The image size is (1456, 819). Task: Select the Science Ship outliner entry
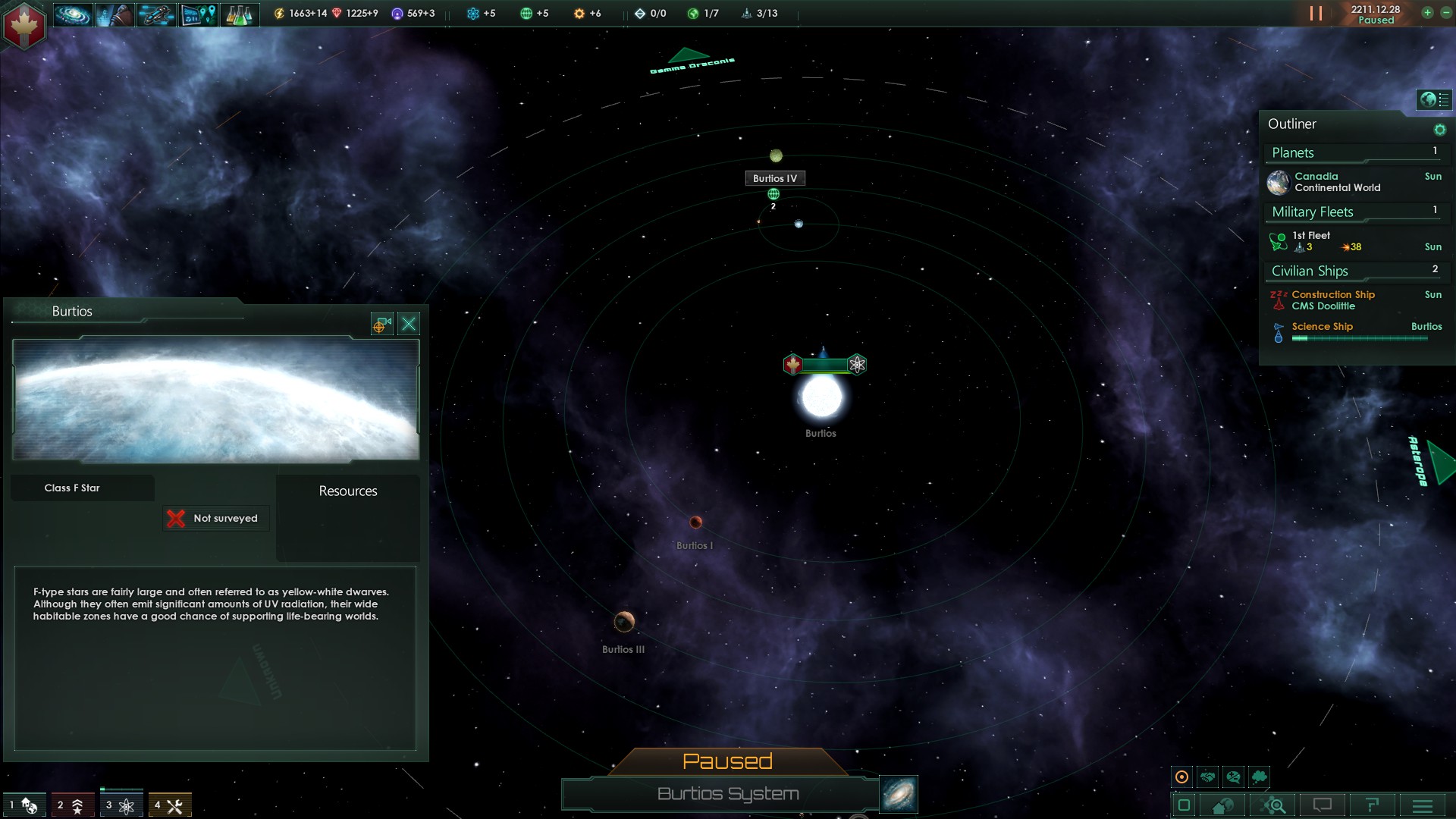coord(1323,327)
